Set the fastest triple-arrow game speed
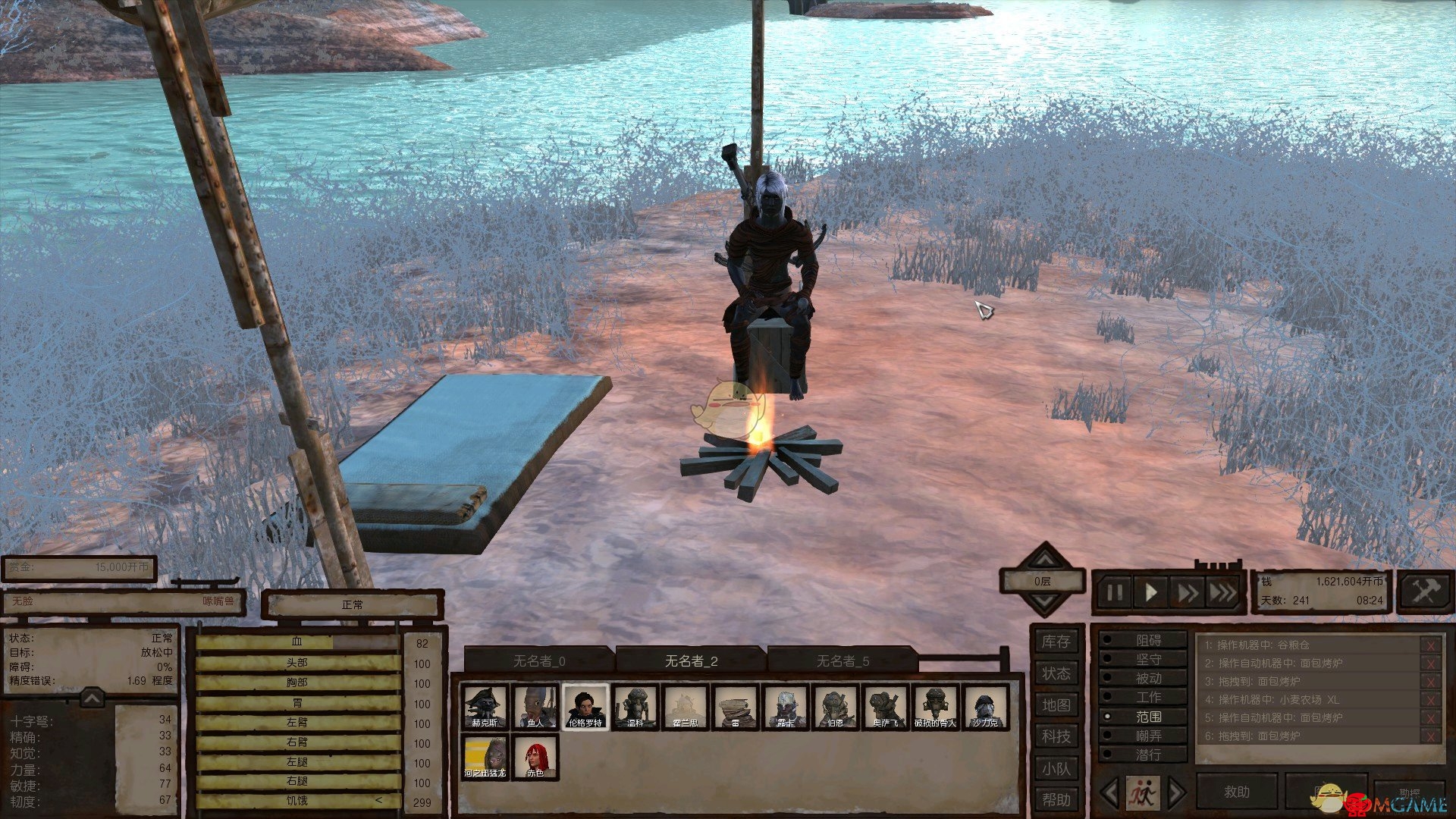This screenshot has height=819, width=1456. click(x=1222, y=592)
